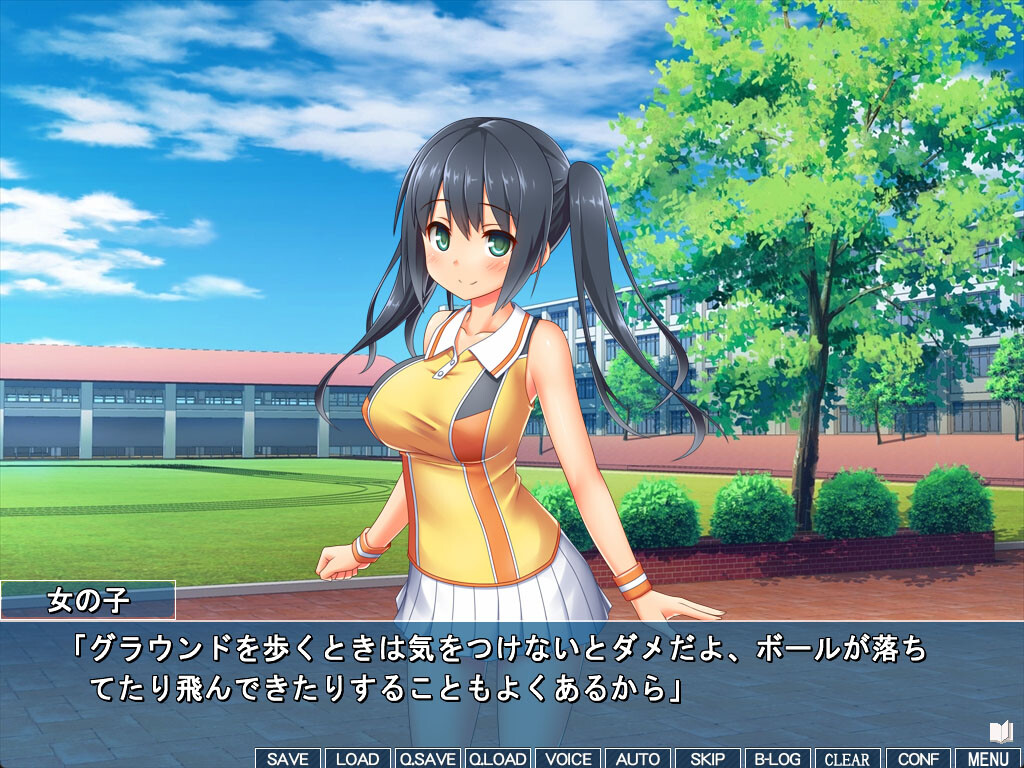This screenshot has height=768, width=1024.
Task: Turn on AUTO text advance
Action: click(637, 759)
